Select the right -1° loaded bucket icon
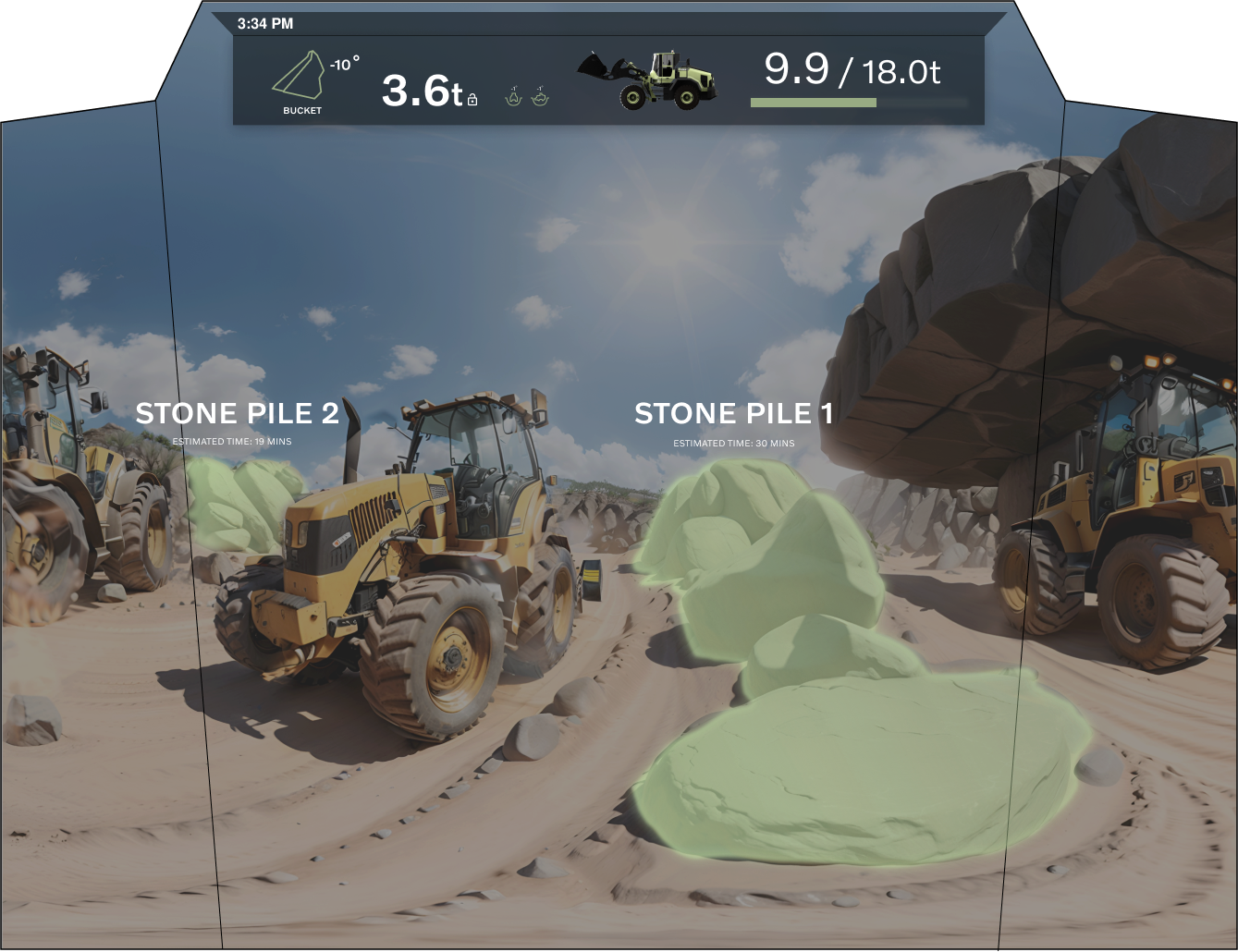The width and height of the screenshot is (1238, 952). point(541,96)
